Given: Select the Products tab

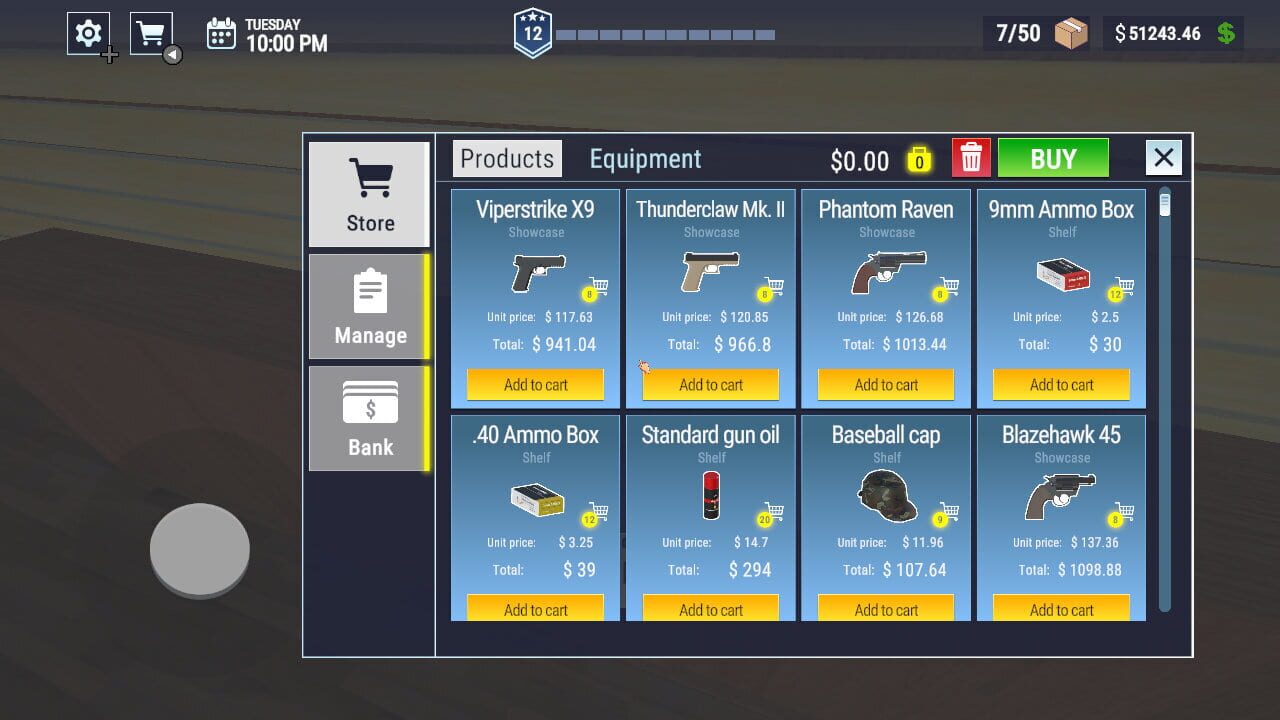Looking at the screenshot, I should click(506, 158).
